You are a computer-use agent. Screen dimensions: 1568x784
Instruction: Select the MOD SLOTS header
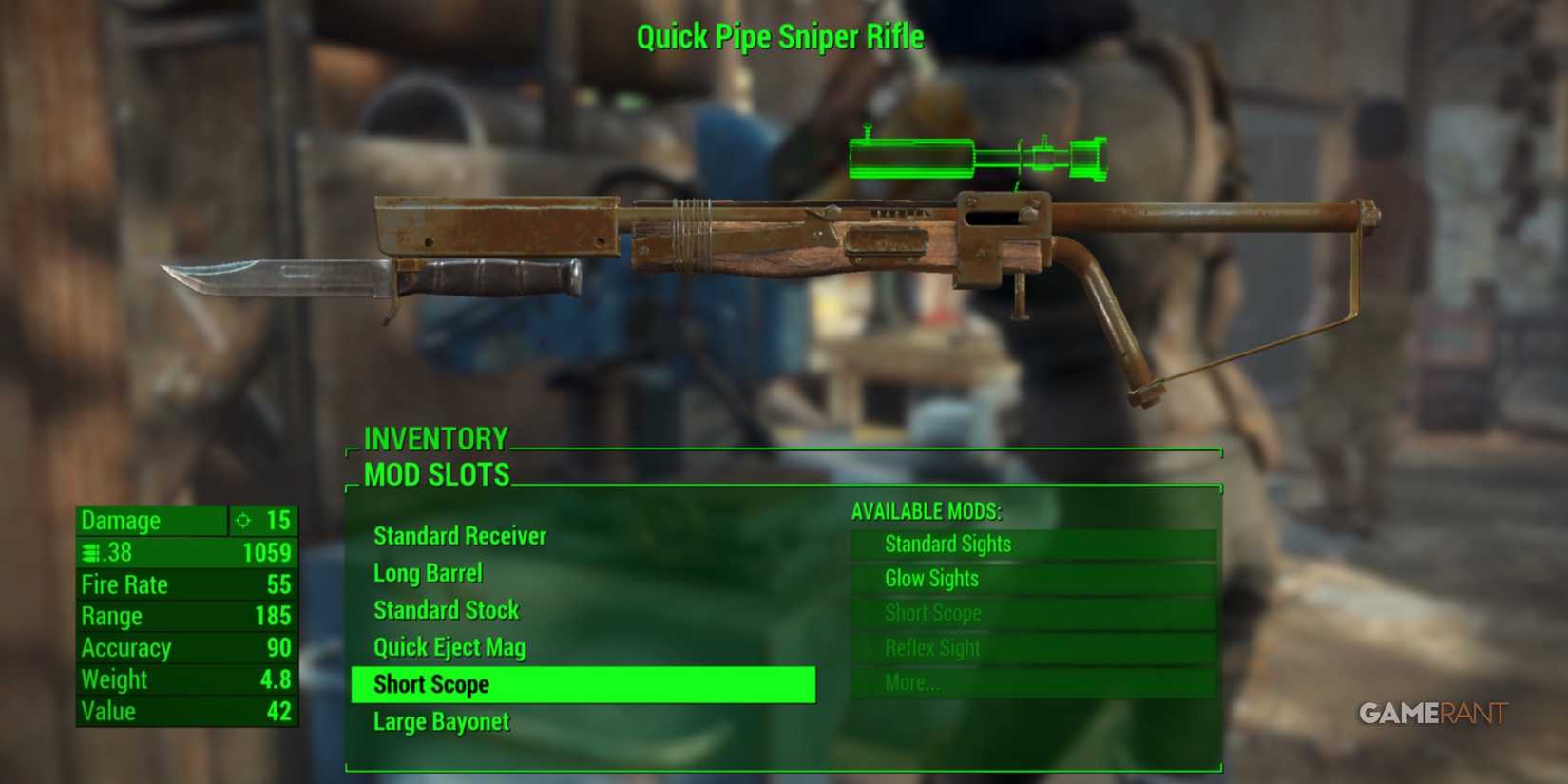tap(435, 475)
